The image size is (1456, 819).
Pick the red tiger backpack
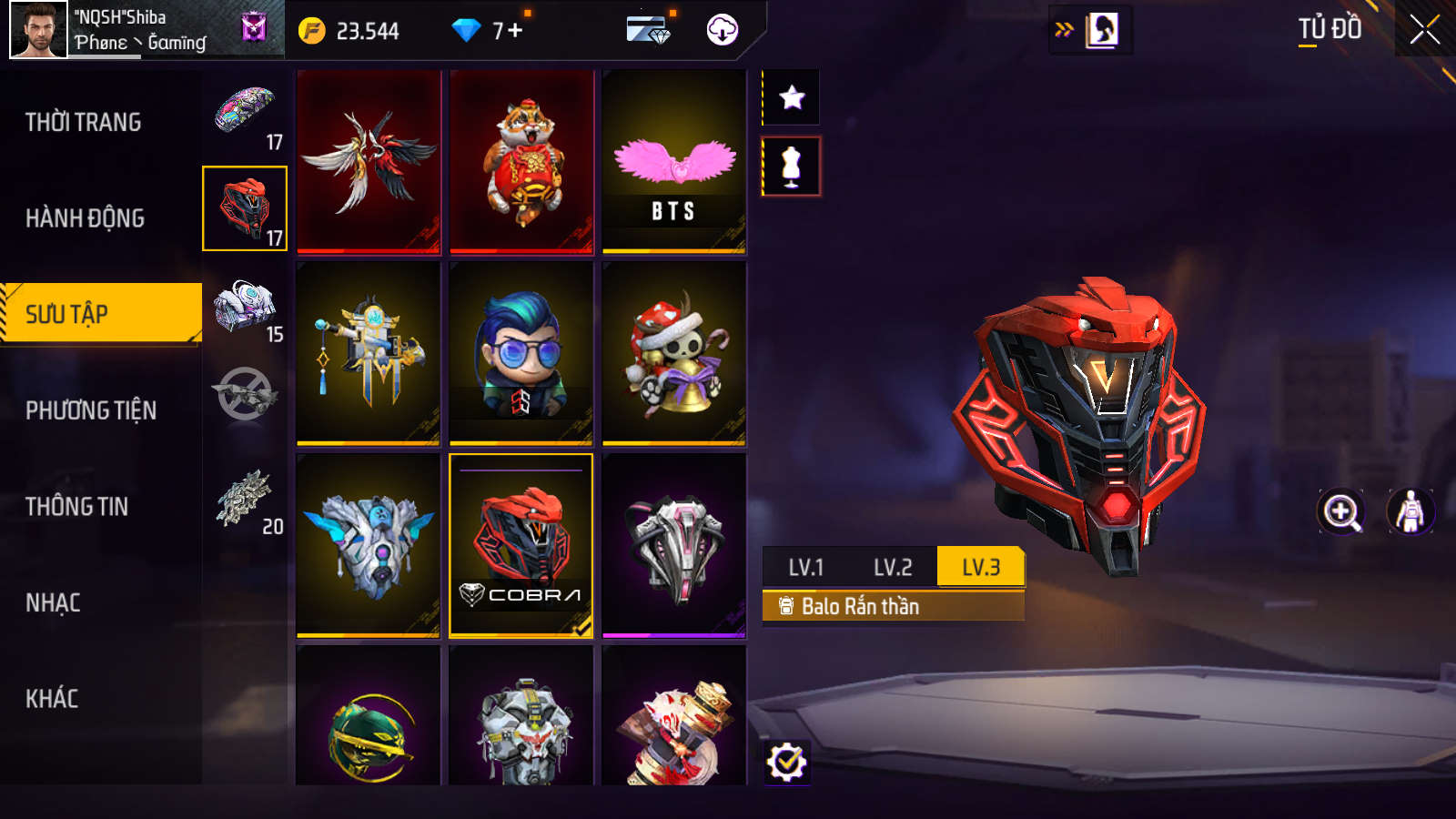point(521,162)
